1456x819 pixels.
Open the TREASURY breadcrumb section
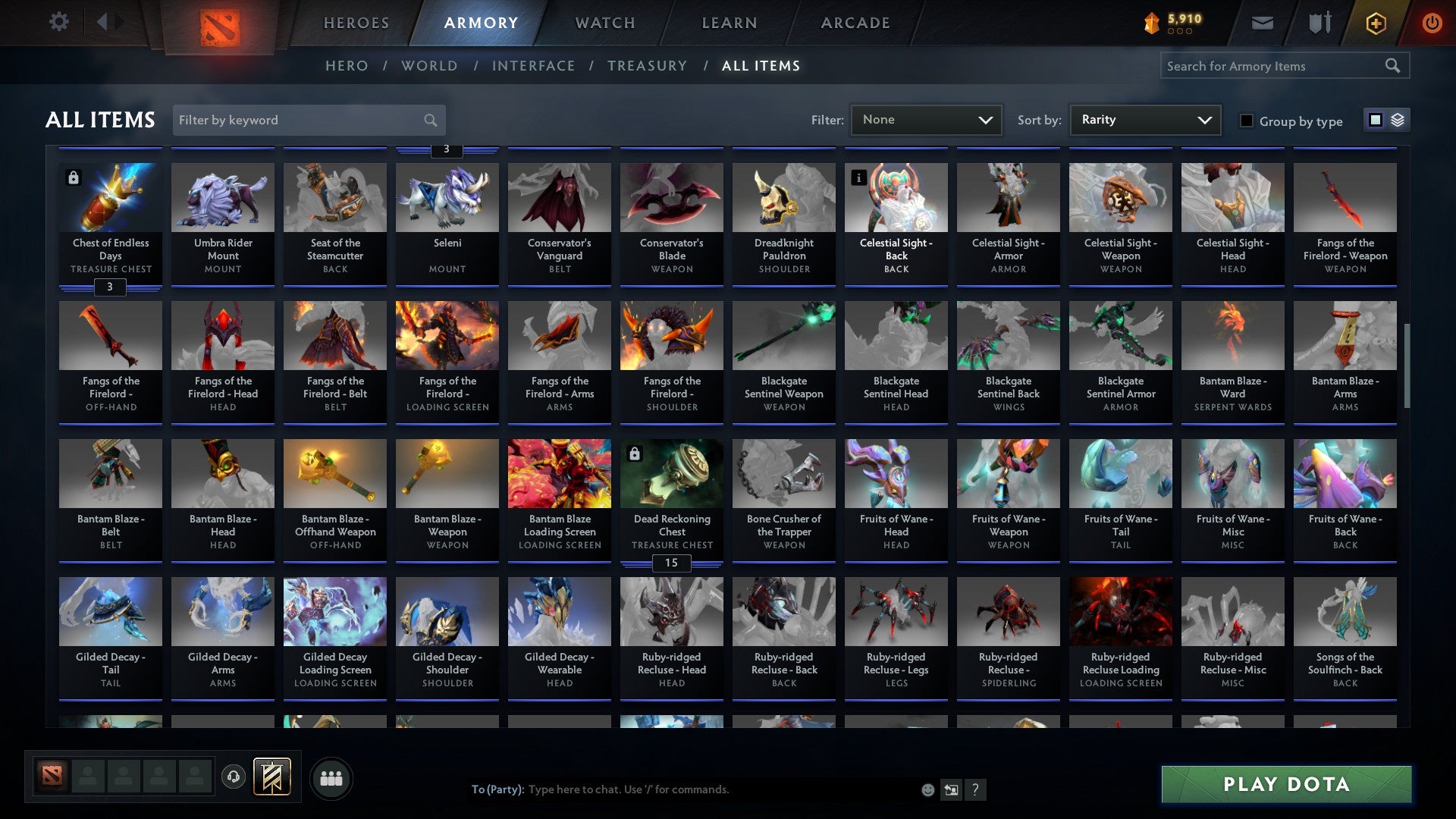coord(647,66)
